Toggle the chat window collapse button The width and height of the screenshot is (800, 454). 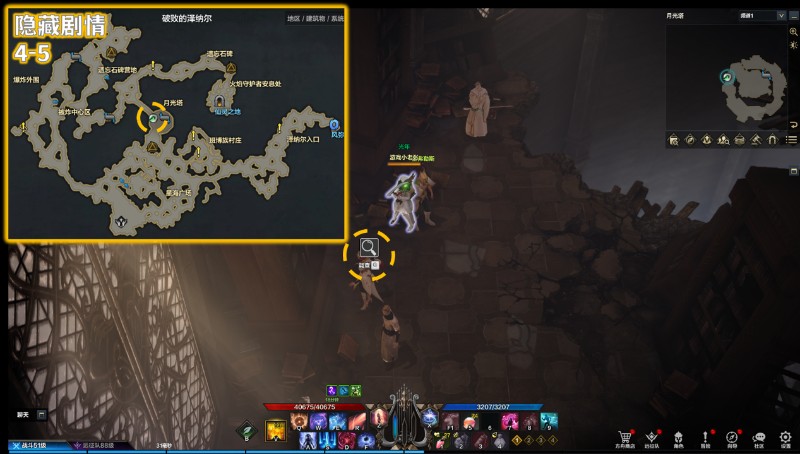coord(42,414)
